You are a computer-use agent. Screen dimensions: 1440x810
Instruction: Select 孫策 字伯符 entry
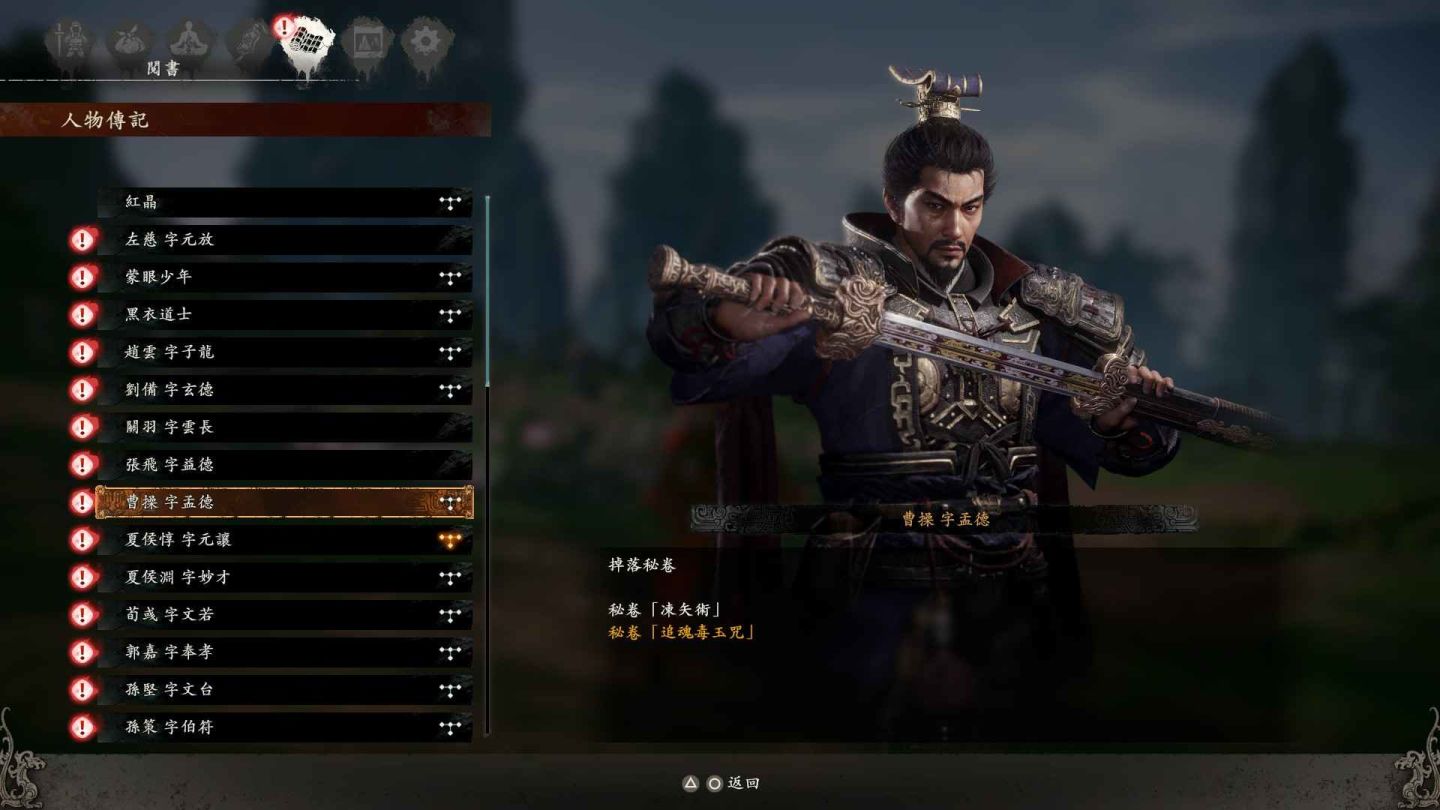click(x=284, y=727)
